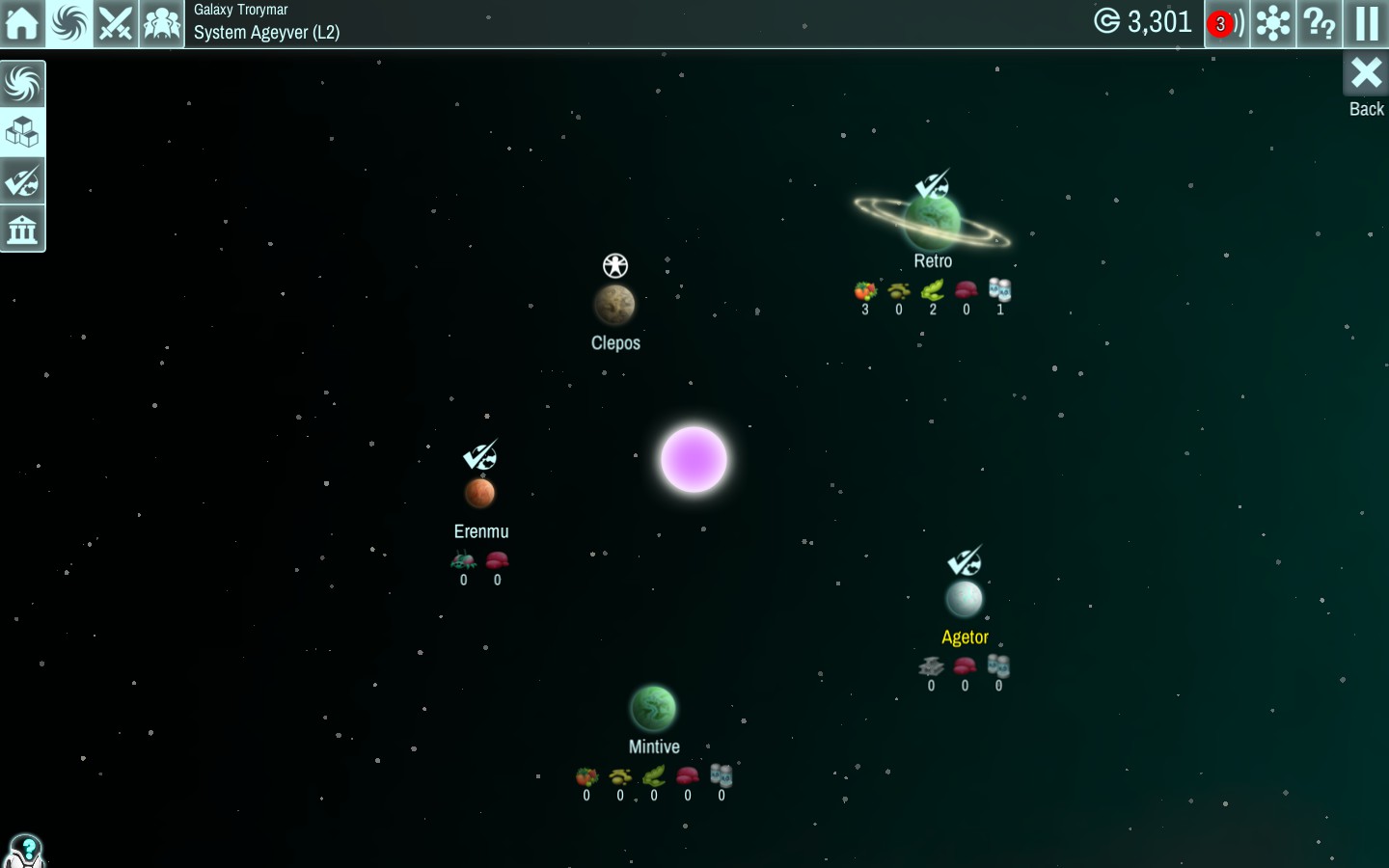The width and height of the screenshot is (1389, 868).
Task: Select planet Erenmu
Action: (x=479, y=493)
